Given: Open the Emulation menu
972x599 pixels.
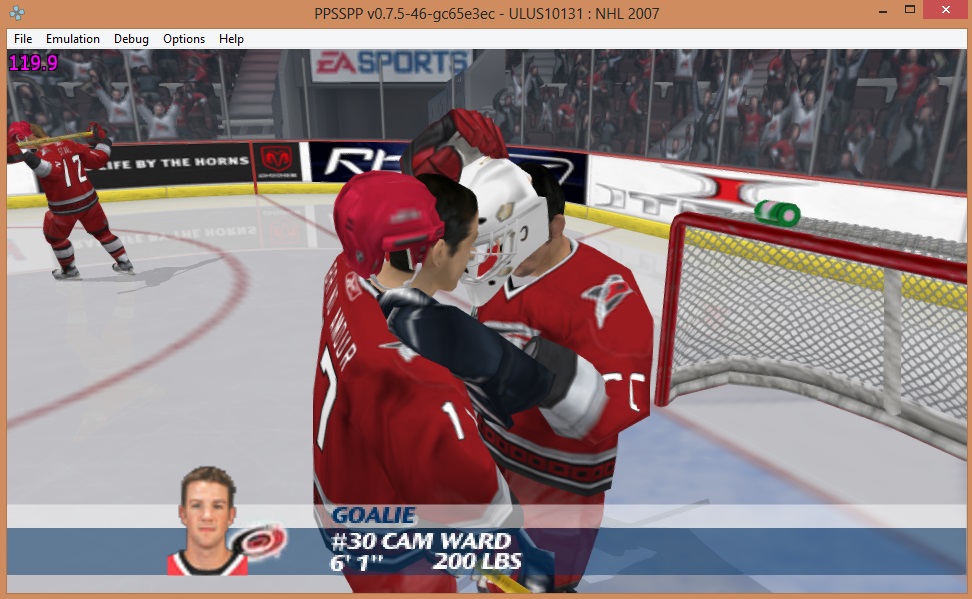Looking at the screenshot, I should coord(73,39).
